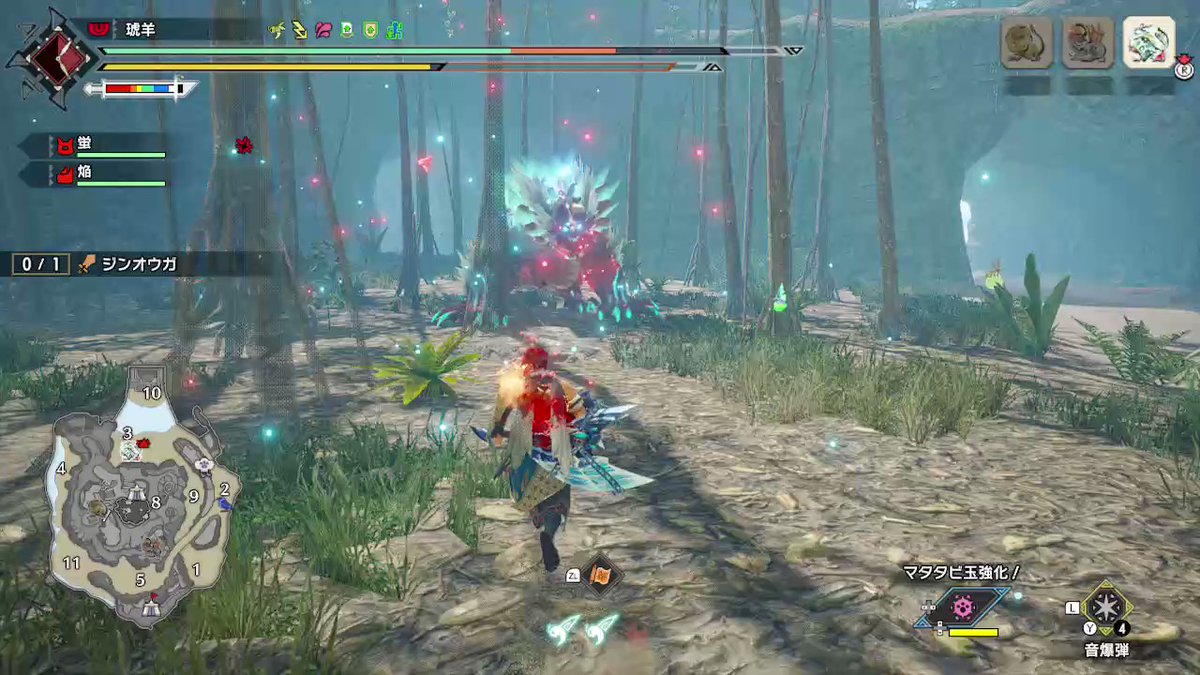Select party companion 焔
1200x675 pixels.
(95, 174)
